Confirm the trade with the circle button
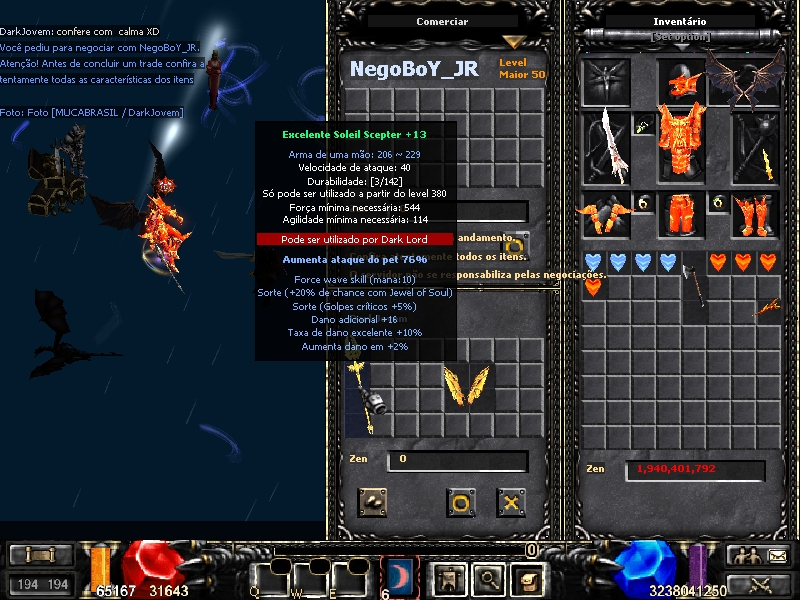The width and height of the screenshot is (800, 600). [x=460, y=502]
